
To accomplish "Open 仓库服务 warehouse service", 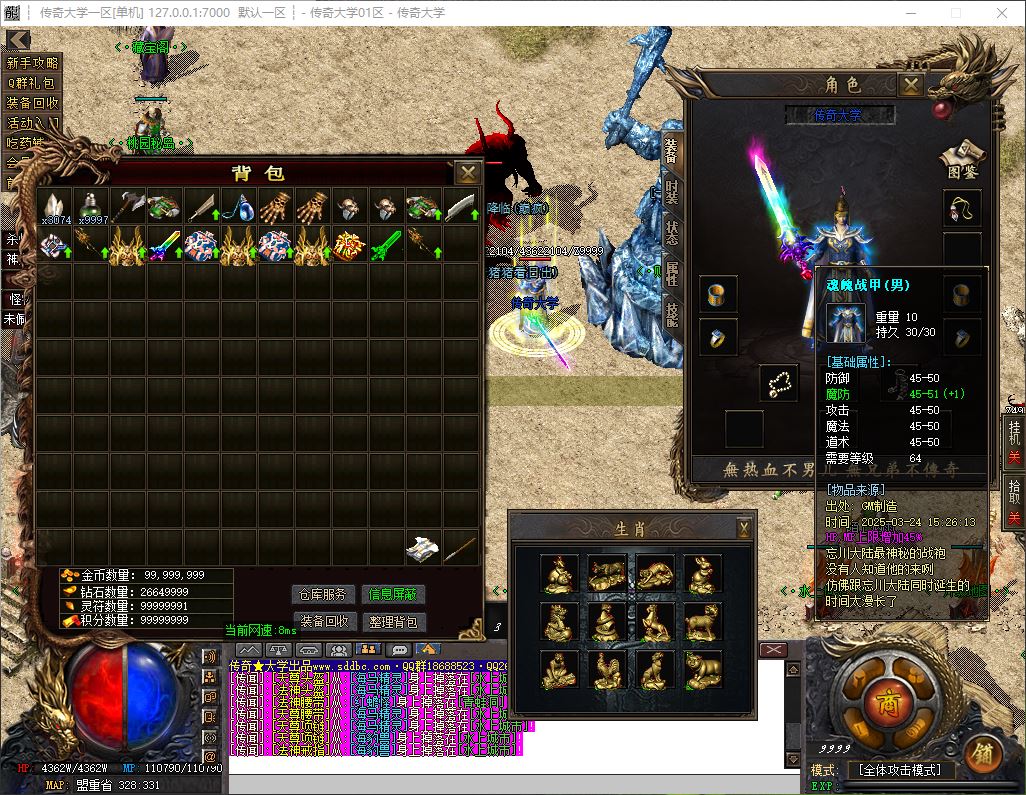I will point(324,595).
